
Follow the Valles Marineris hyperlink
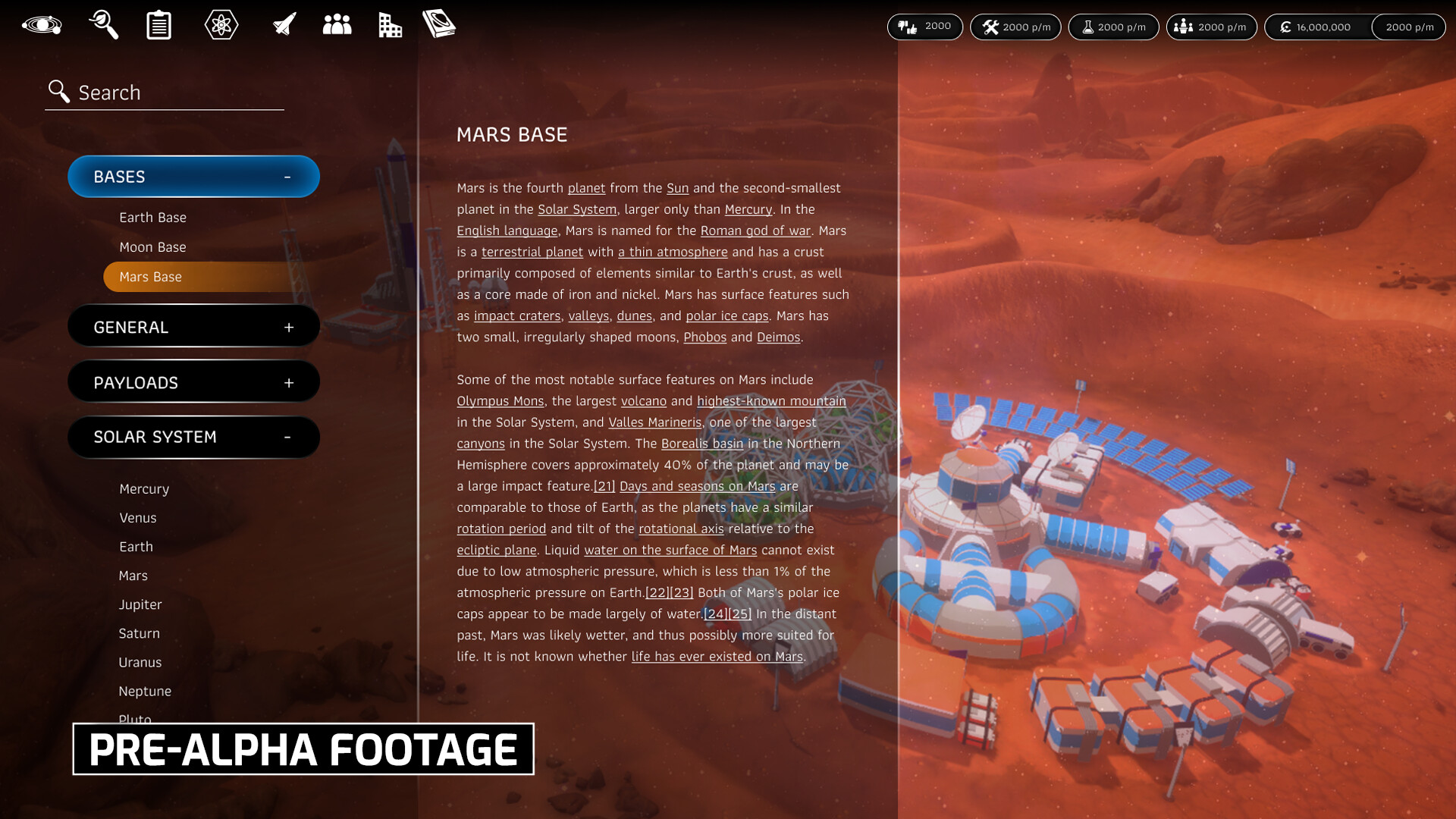[x=655, y=422]
